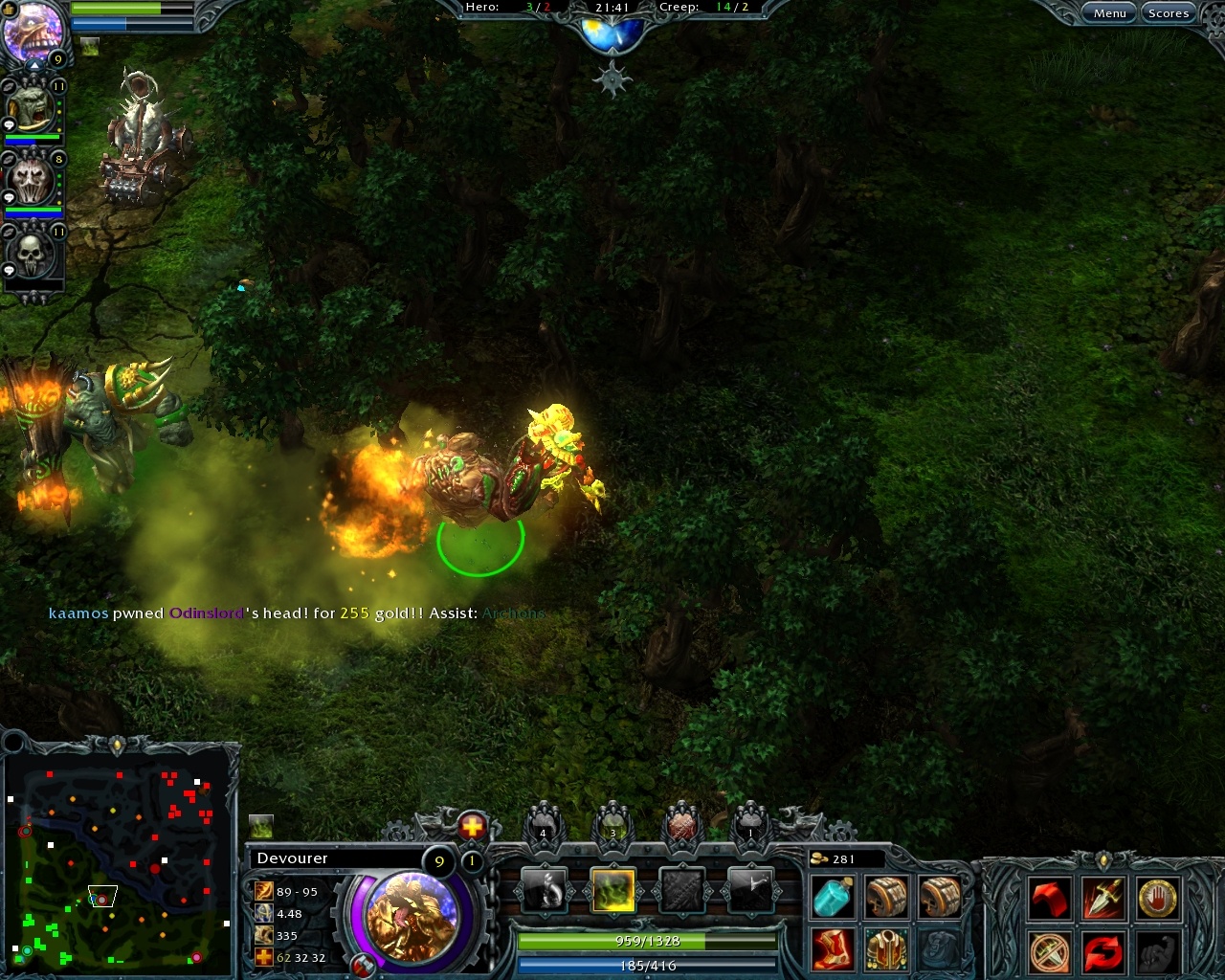The height and width of the screenshot is (980, 1225).
Task: Click the golden armor item in inventory
Action: click(886, 950)
